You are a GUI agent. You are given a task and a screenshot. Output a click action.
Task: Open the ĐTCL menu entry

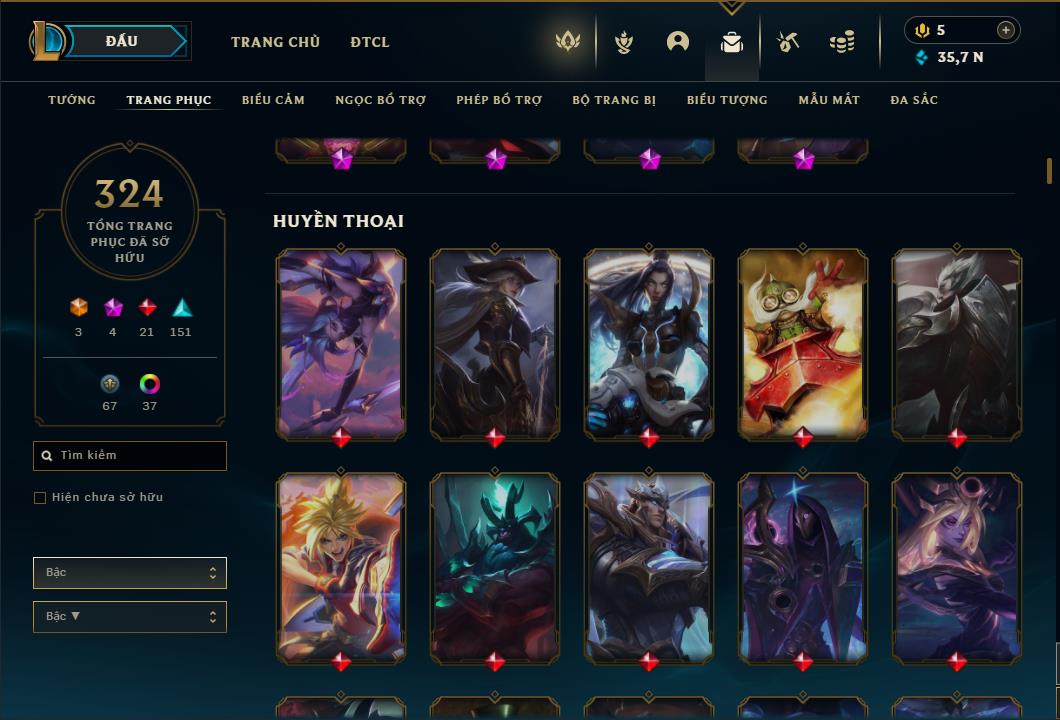coord(370,42)
